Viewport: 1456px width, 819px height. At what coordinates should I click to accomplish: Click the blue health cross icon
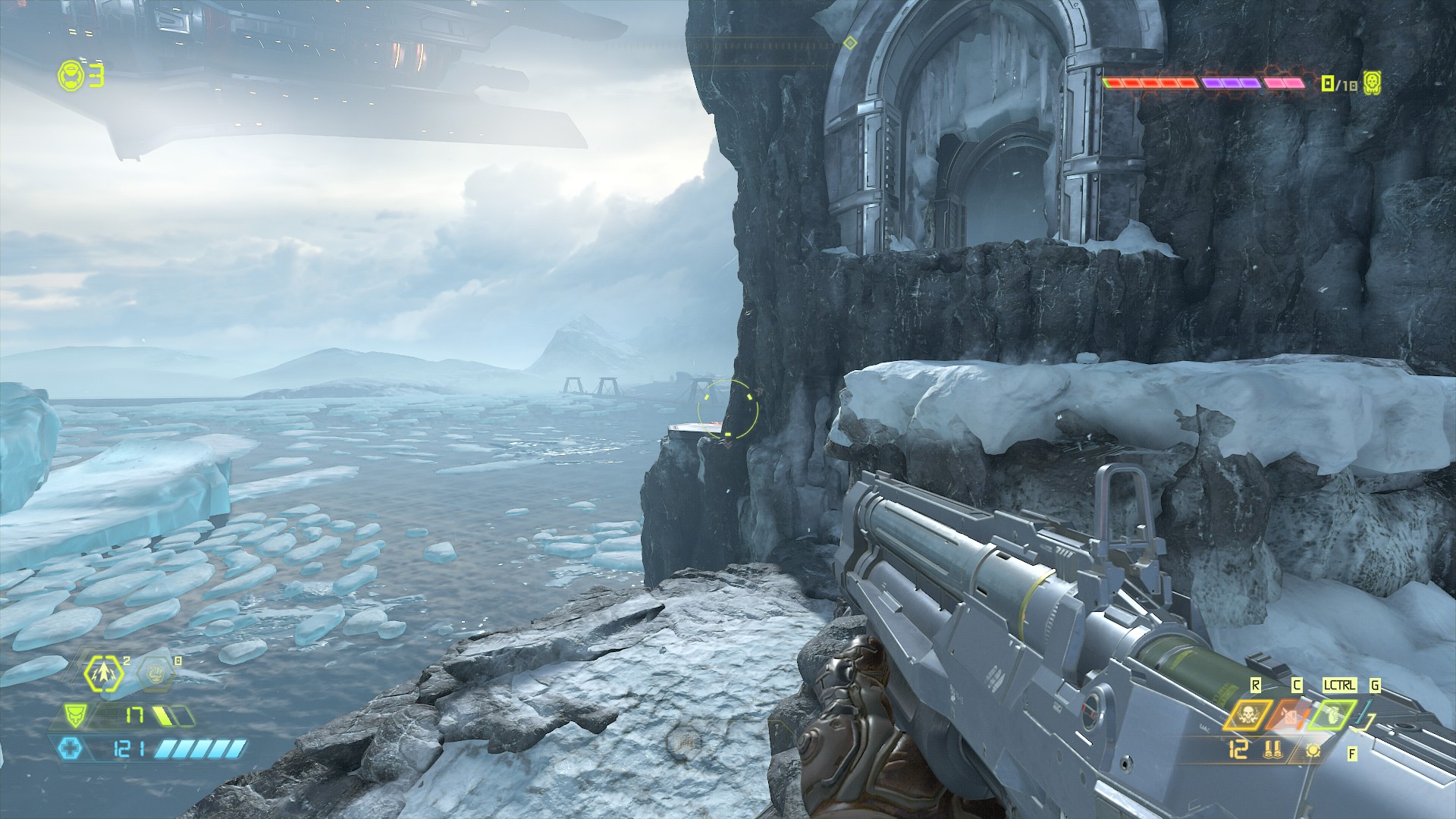69,750
